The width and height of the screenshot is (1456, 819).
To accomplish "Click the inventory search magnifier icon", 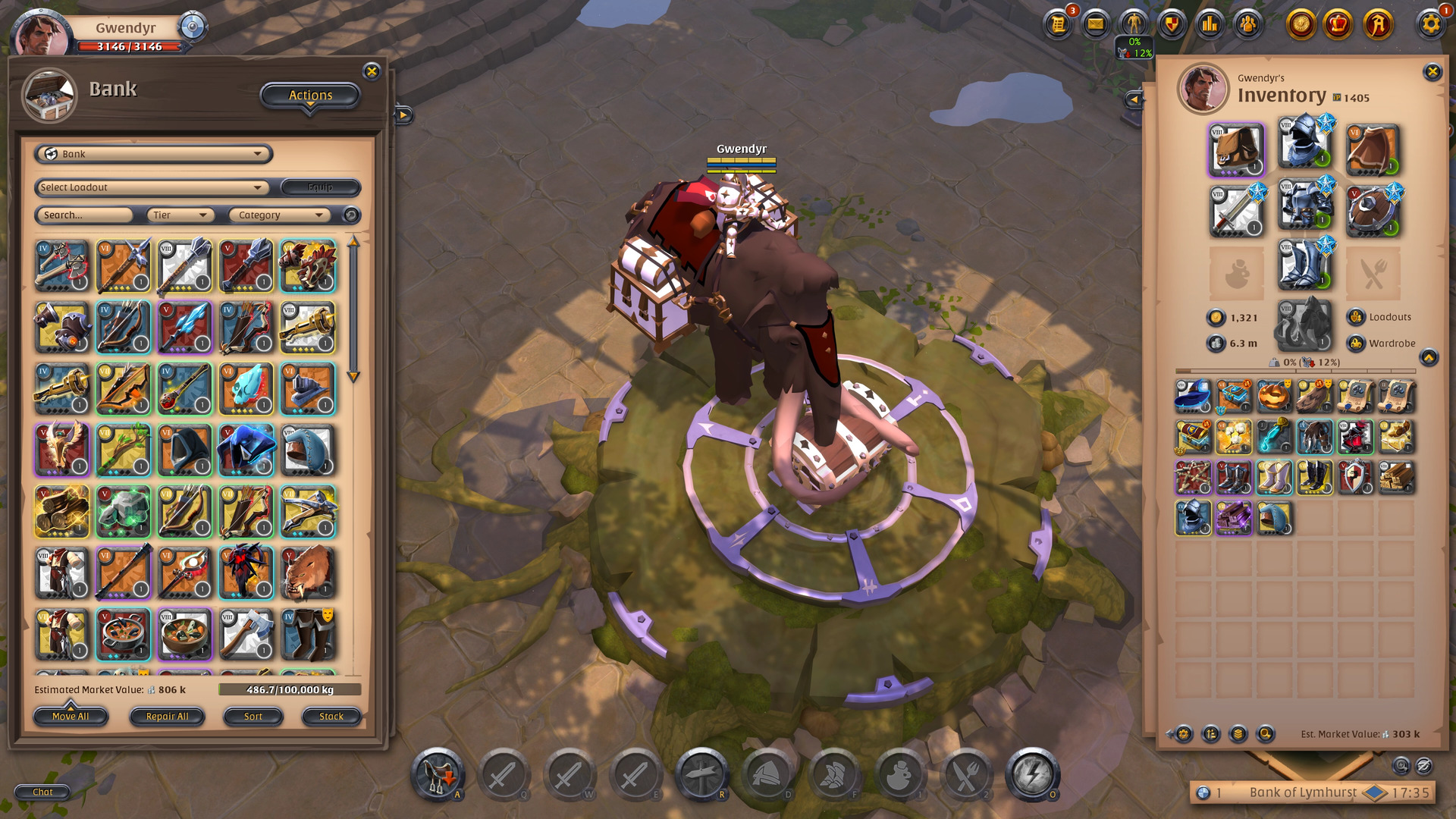I will click(1265, 734).
